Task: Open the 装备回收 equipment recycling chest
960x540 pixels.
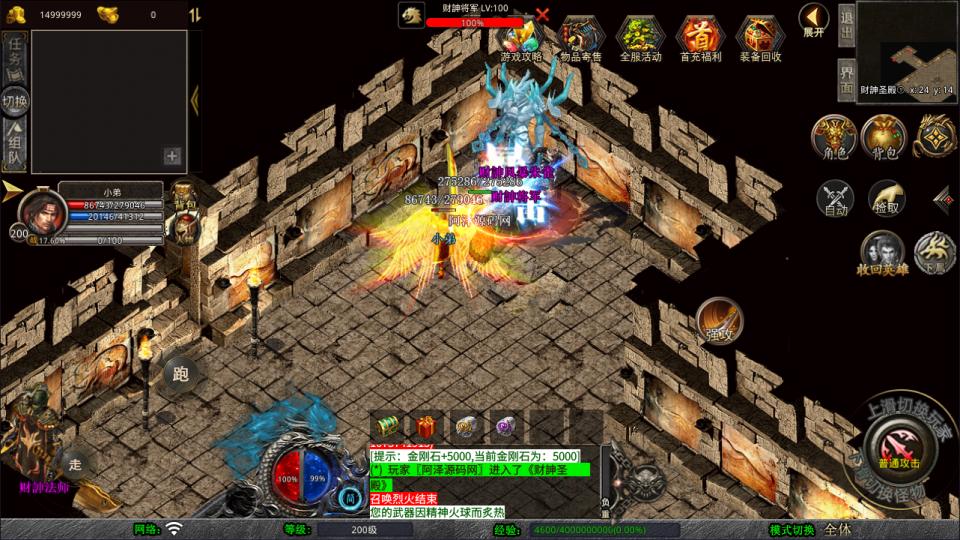Action: pyautogui.click(x=760, y=38)
